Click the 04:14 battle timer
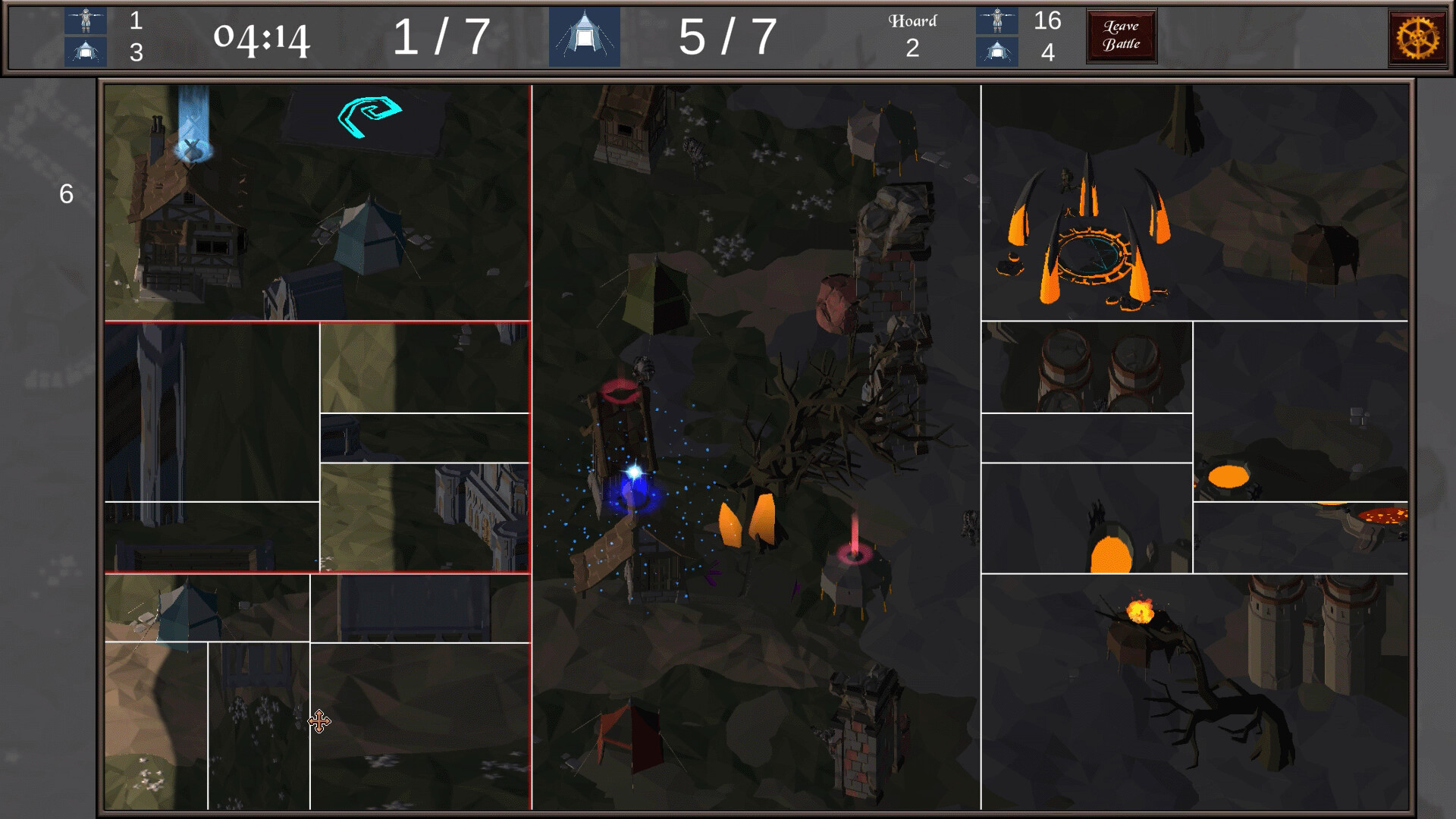The height and width of the screenshot is (819, 1456). [x=262, y=36]
